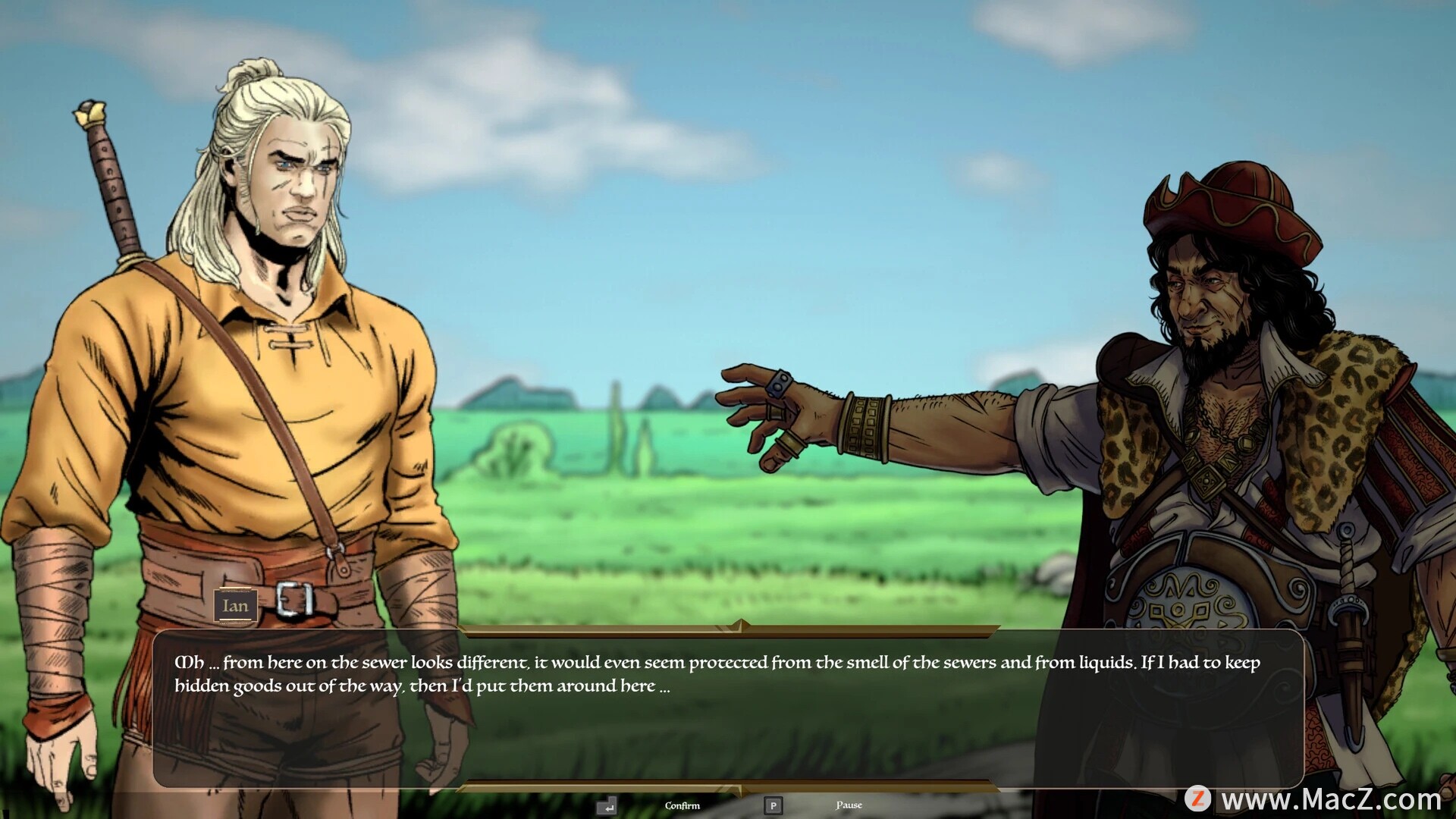1456x819 pixels.
Task: Click the Pause label
Action: tap(849, 805)
